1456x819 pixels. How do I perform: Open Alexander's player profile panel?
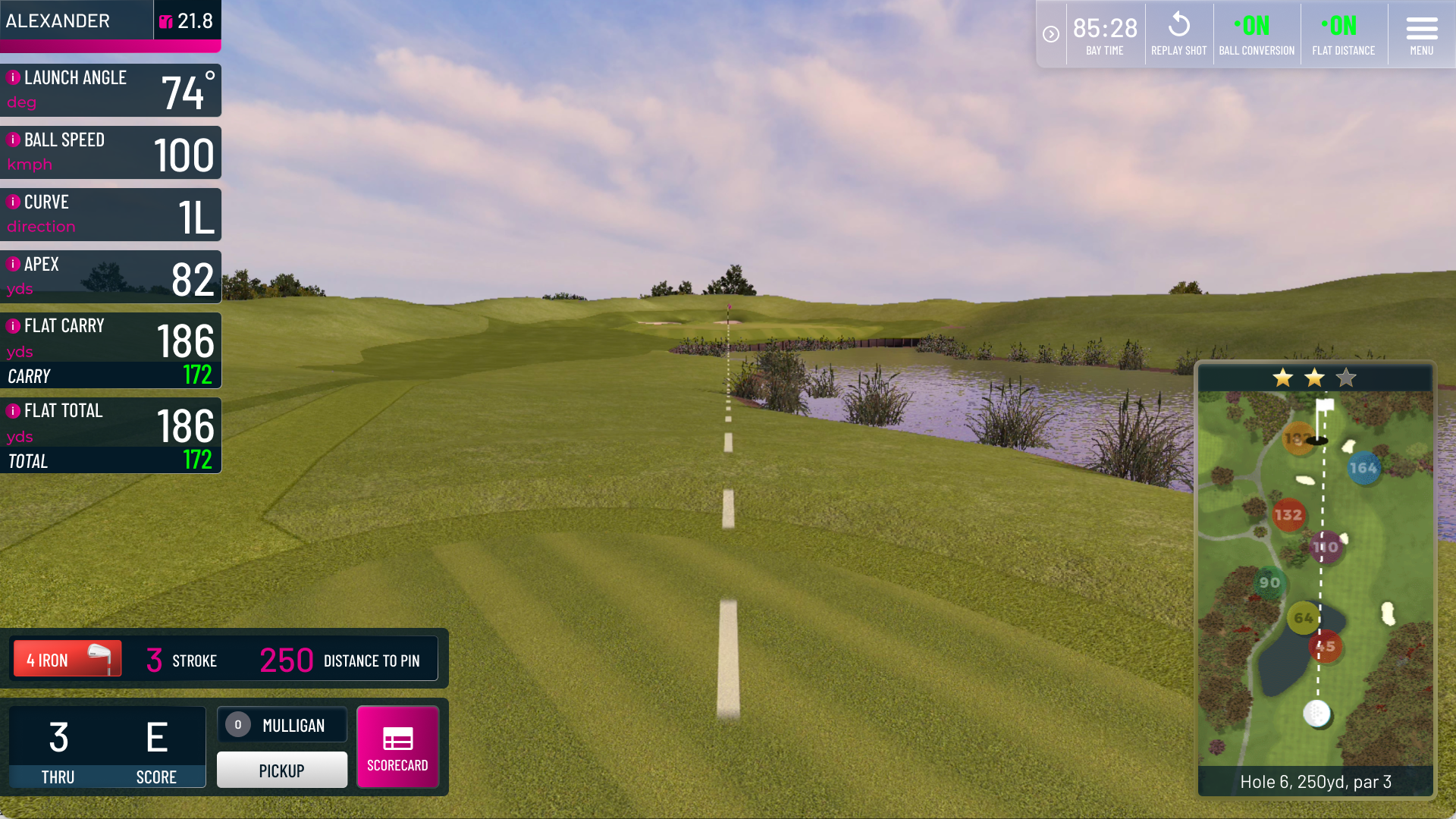76,20
